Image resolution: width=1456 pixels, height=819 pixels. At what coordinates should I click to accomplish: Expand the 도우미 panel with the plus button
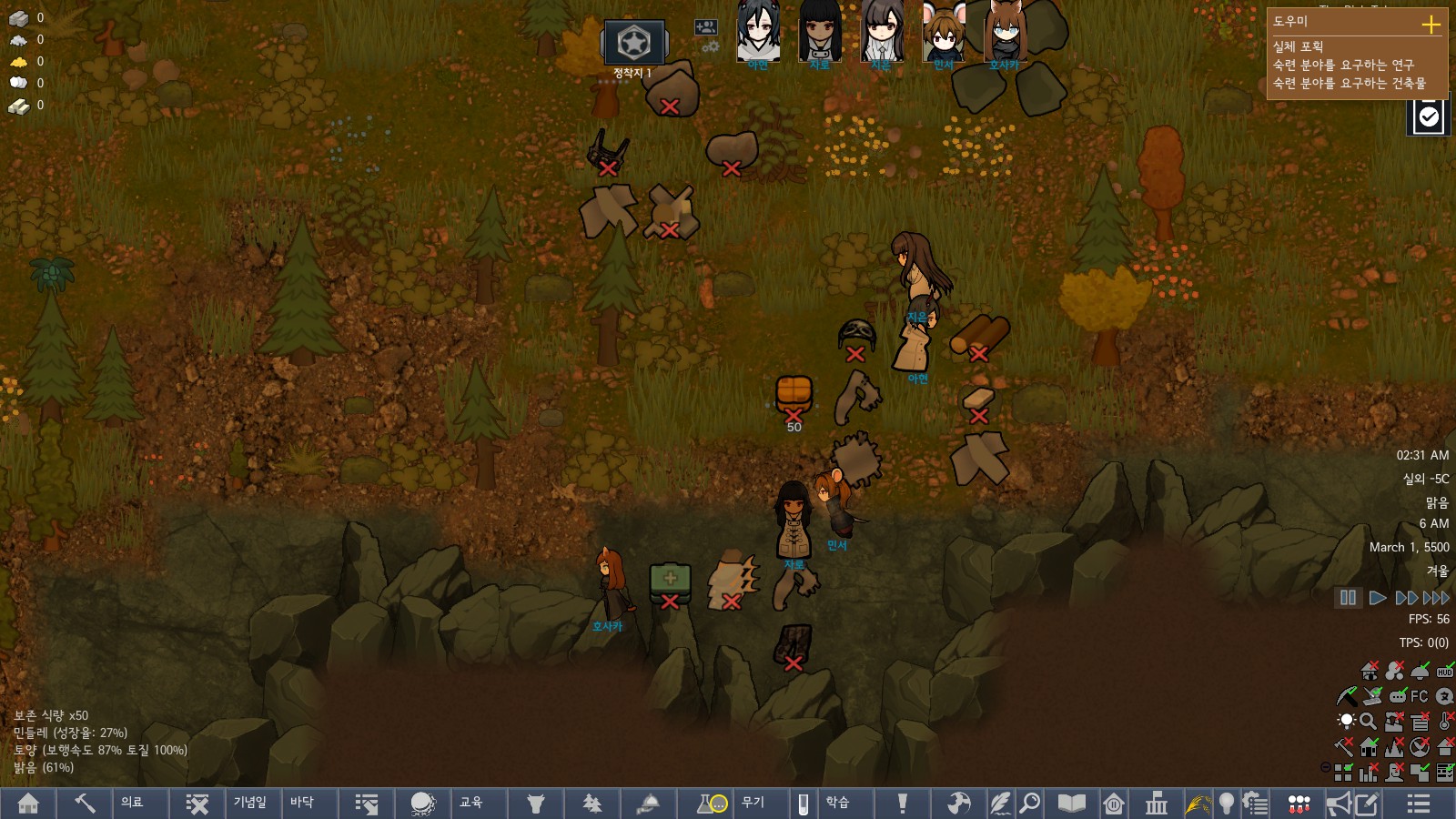(1431, 24)
